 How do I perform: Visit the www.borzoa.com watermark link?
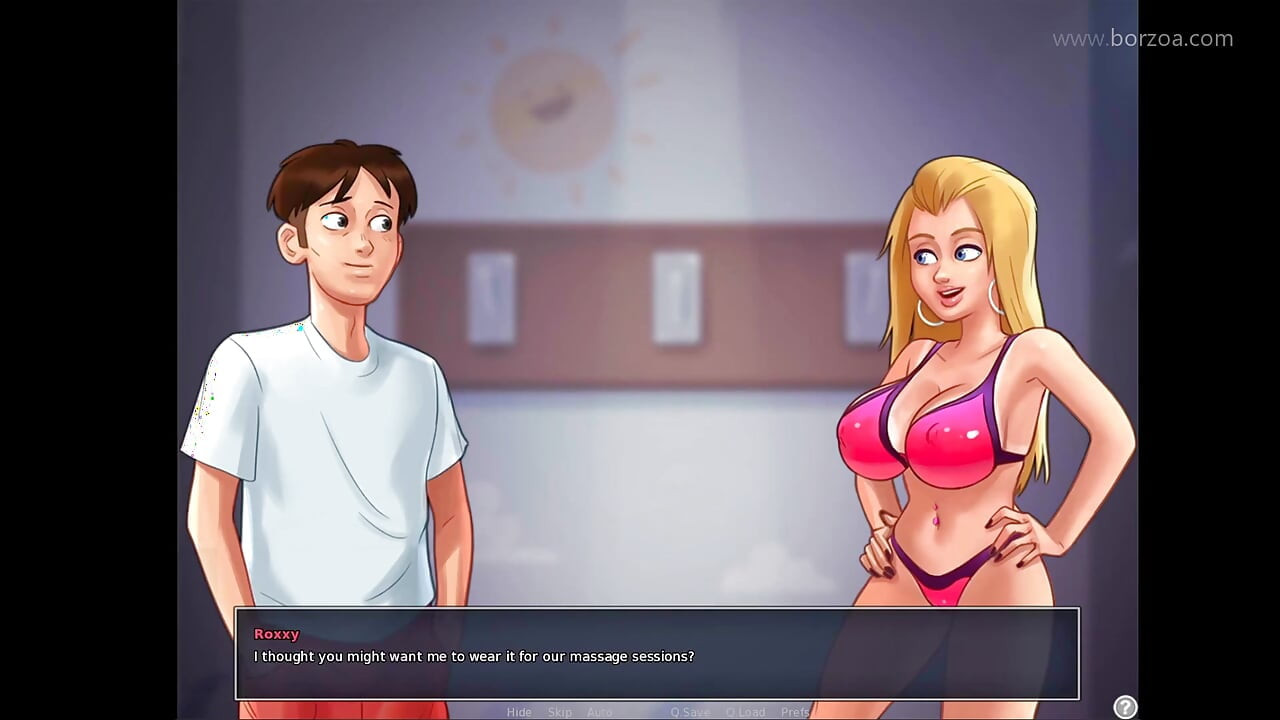[x=1142, y=38]
